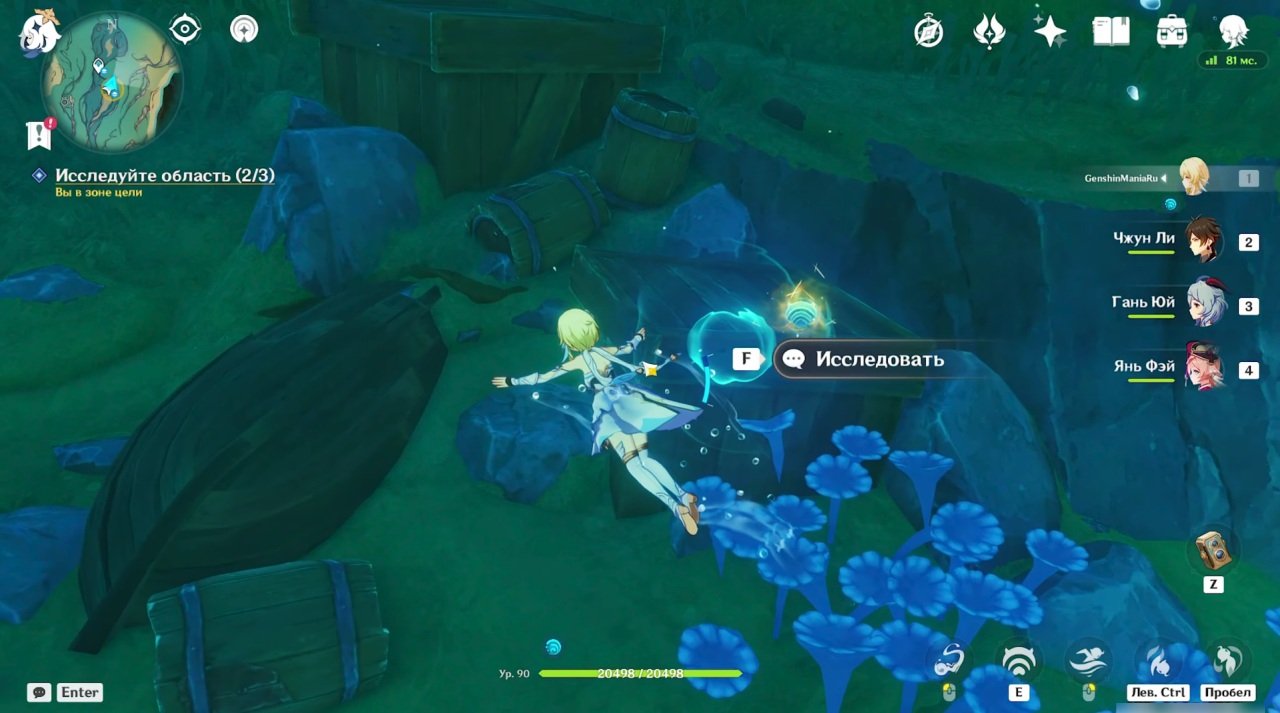Switch to party member Чжун Ли
1280x713 pixels.
tap(1204, 241)
